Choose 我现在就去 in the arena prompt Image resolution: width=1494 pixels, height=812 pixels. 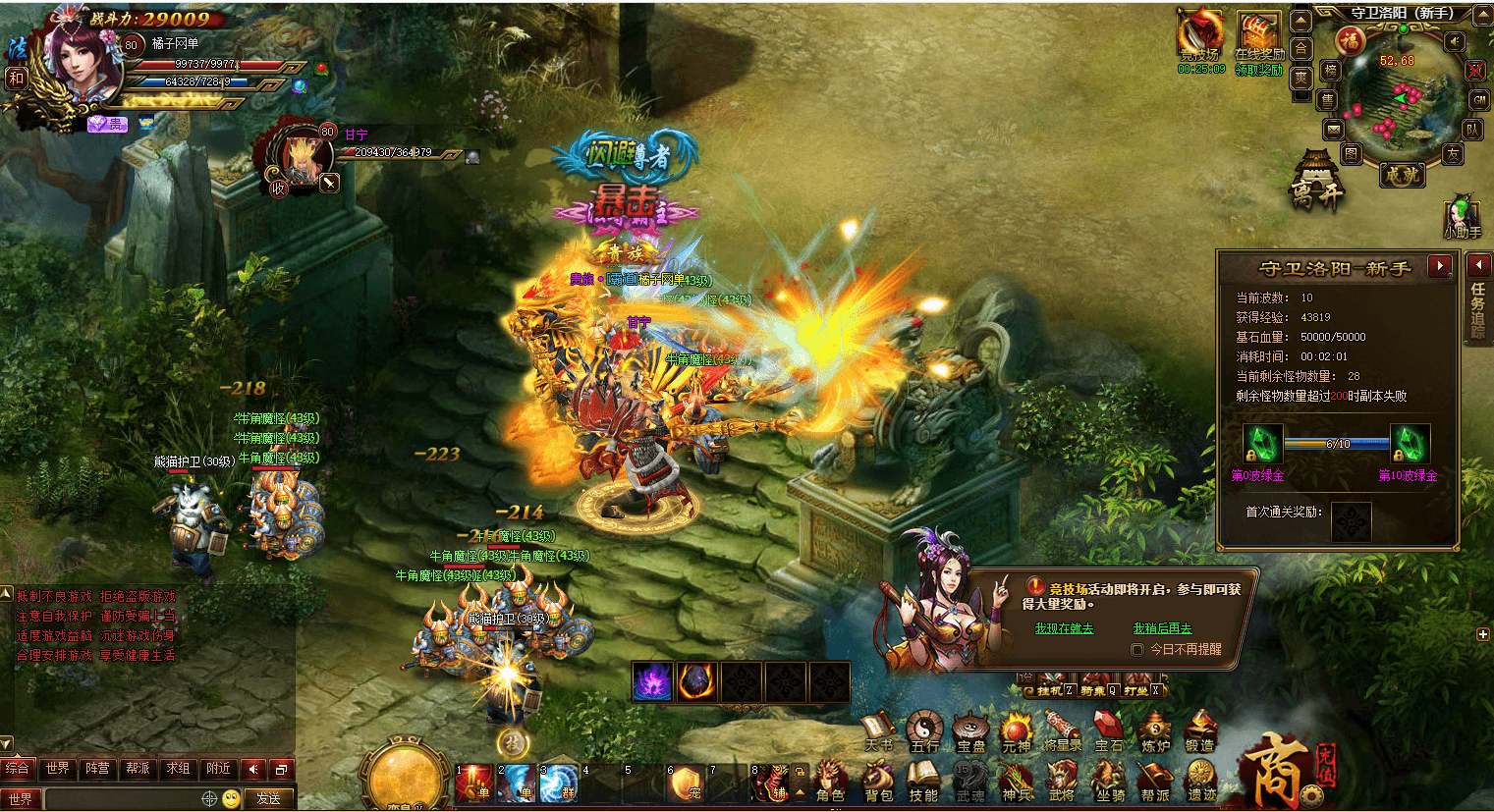point(1064,628)
